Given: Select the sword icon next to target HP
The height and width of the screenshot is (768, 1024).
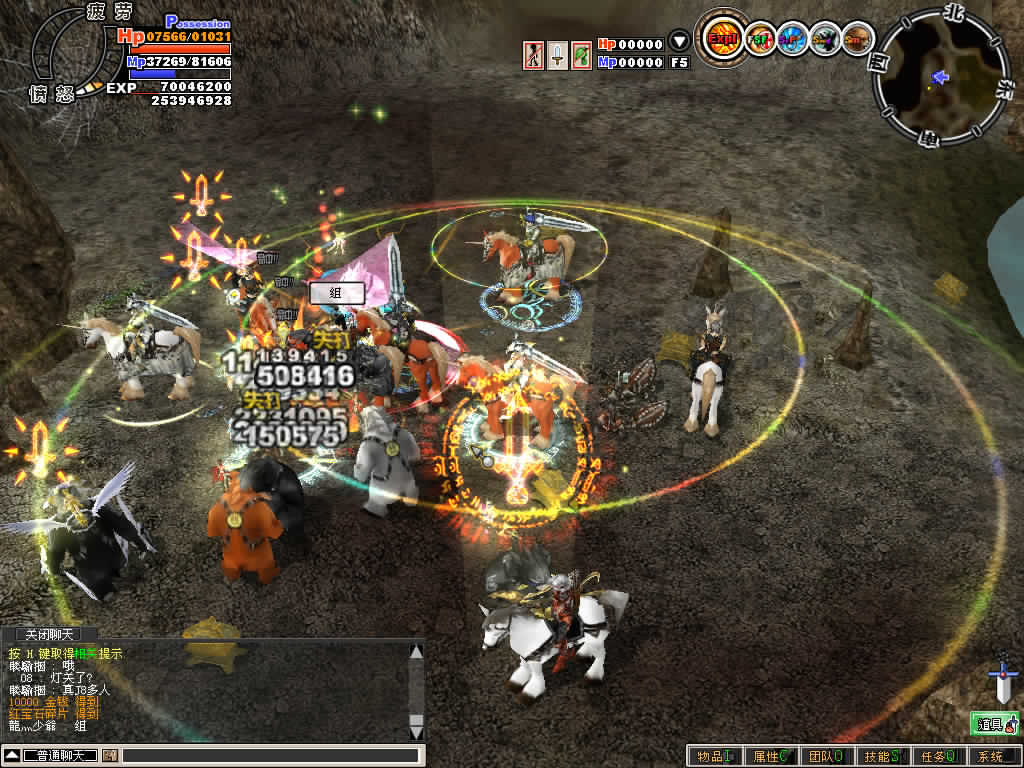Looking at the screenshot, I should [557, 55].
